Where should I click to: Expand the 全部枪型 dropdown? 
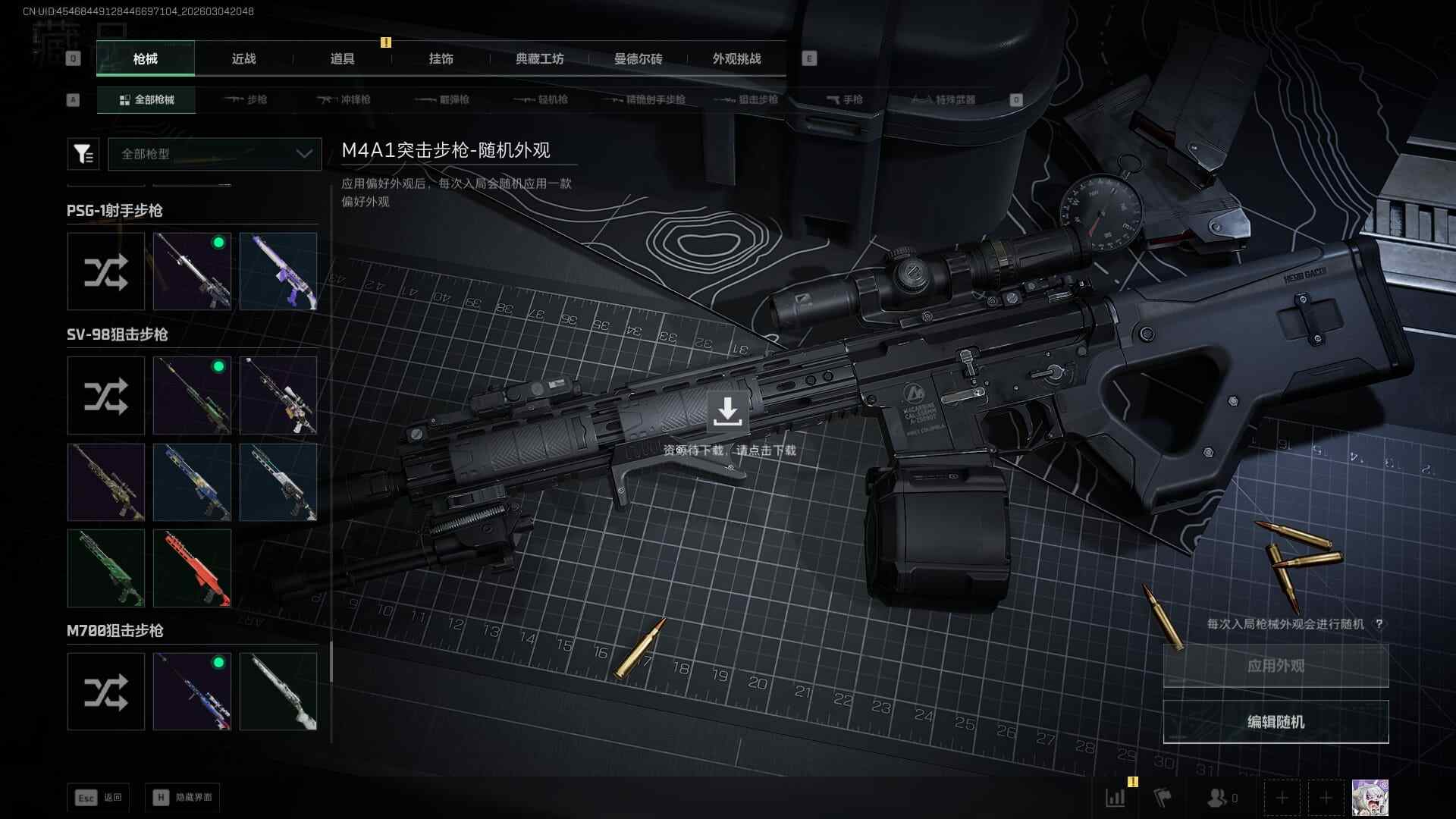pyautogui.click(x=215, y=154)
